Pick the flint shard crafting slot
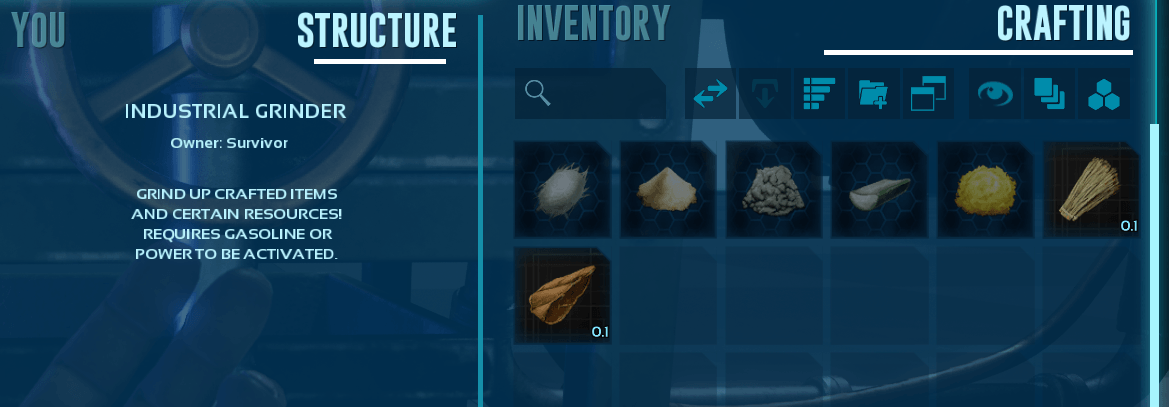1169x407 pixels. [880, 189]
